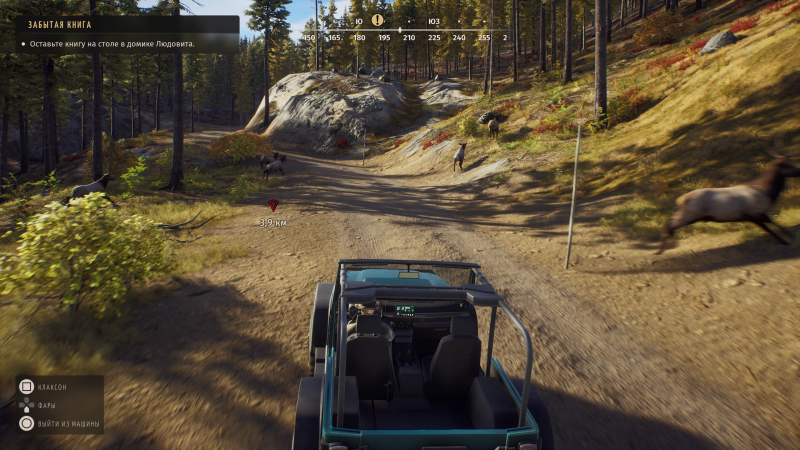This screenshot has height=450, width=800.
Task: Click the yellow exclamation marker on the compass
Action: click(x=377, y=19)
